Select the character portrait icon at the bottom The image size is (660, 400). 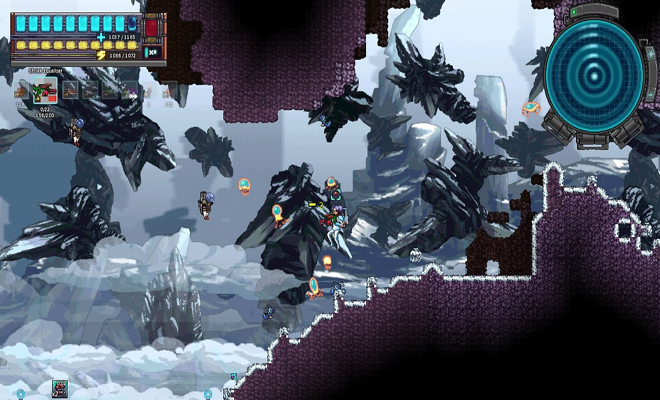[59, 388]
